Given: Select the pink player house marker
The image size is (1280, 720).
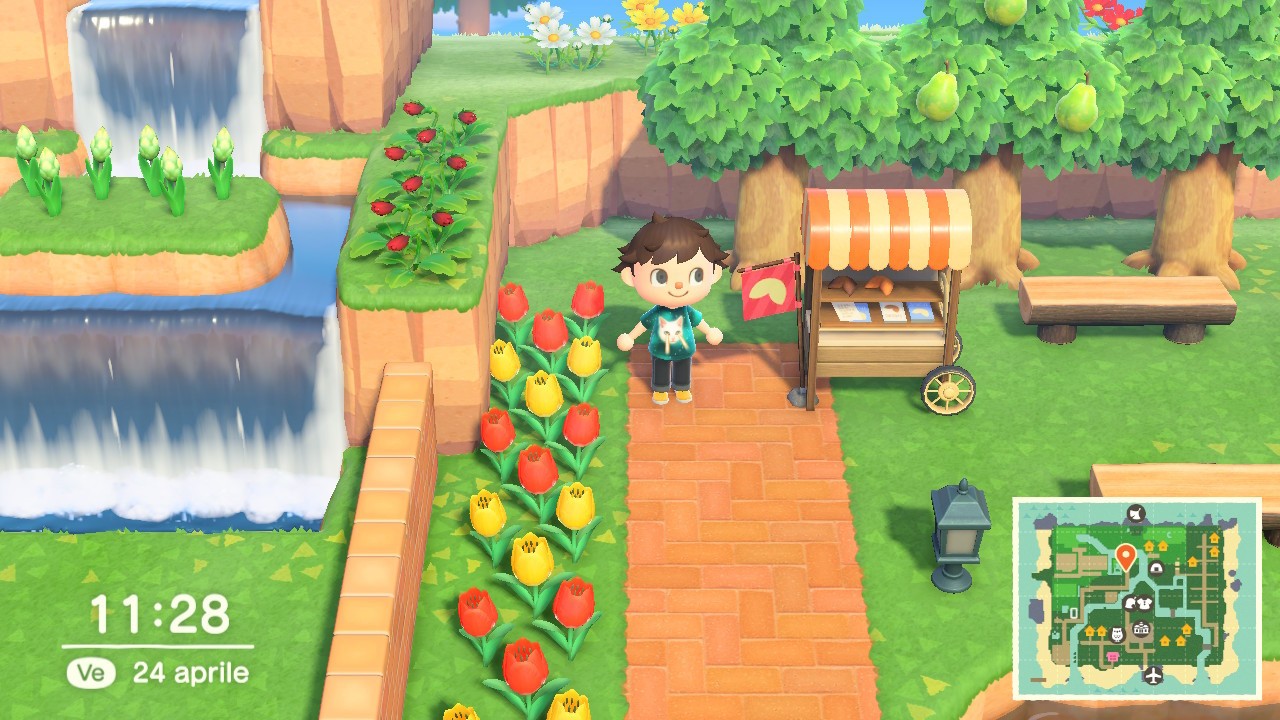Looking at the screenshot, I should point(1113,657).
